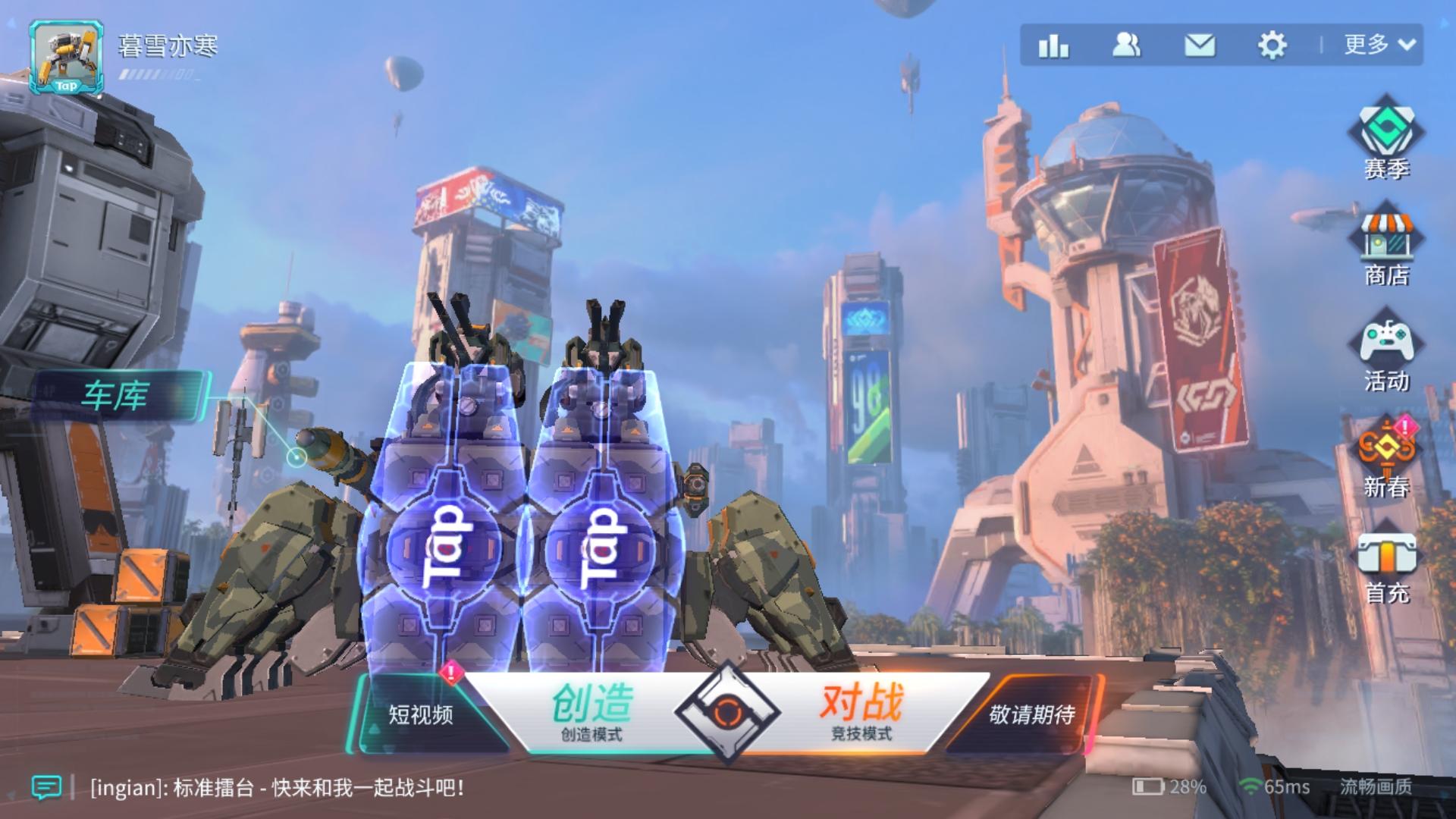Viewport: 1456px width, 819px height.
Task: Open the friends list icon
Action: [1125, 47]
